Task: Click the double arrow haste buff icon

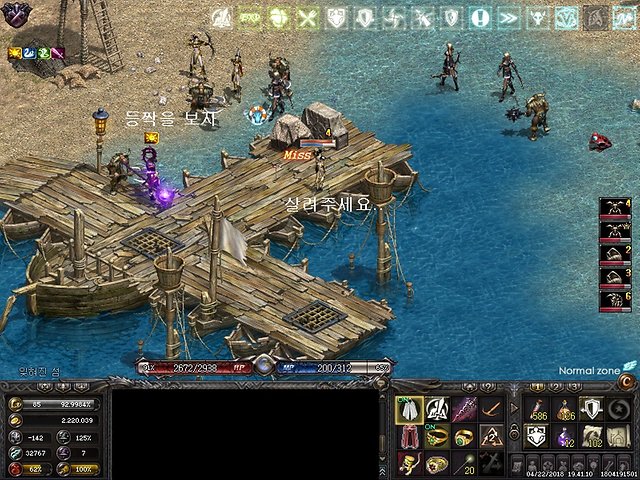Action: 508,17
